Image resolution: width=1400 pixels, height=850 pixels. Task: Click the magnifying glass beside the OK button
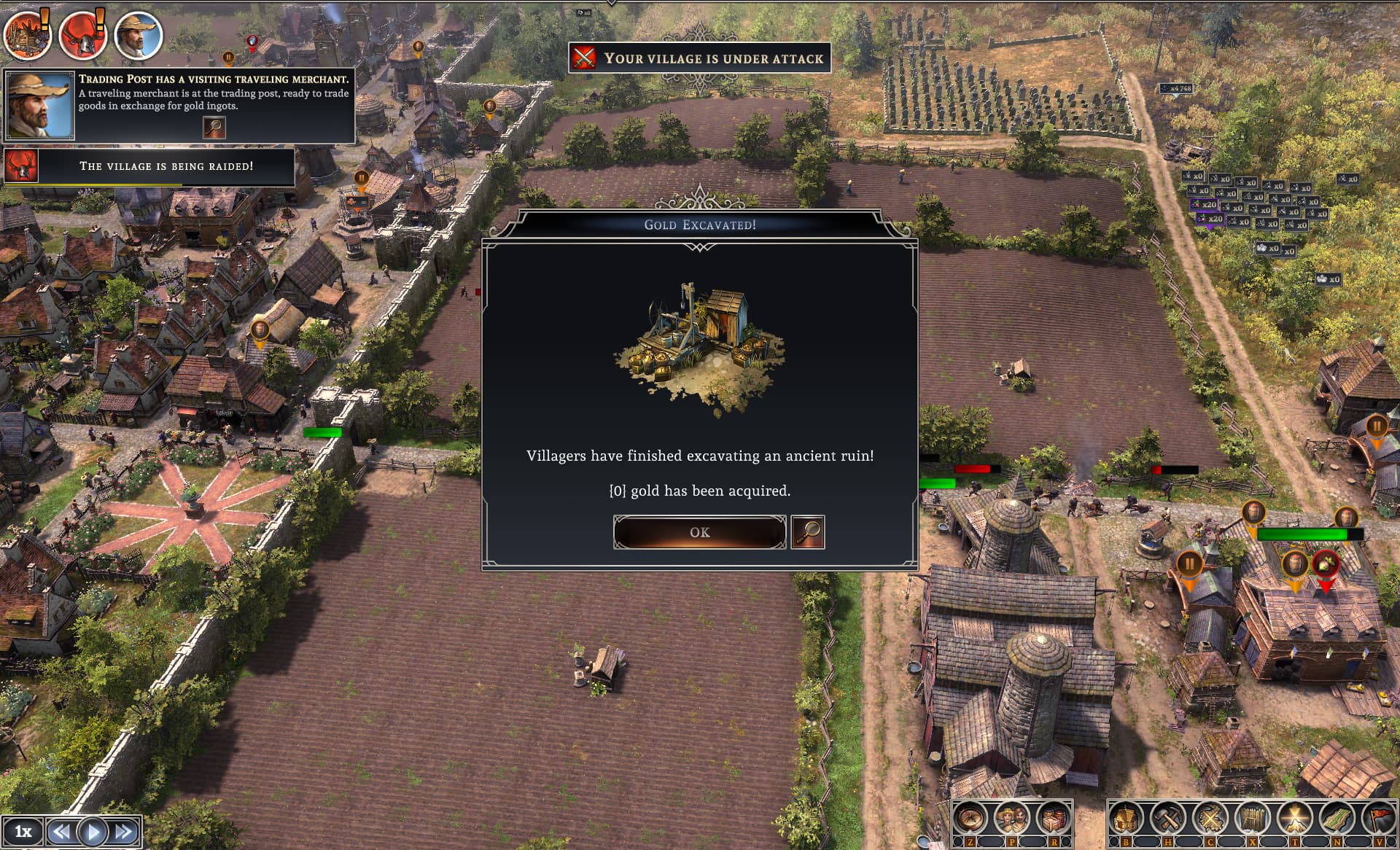point(808,532)
